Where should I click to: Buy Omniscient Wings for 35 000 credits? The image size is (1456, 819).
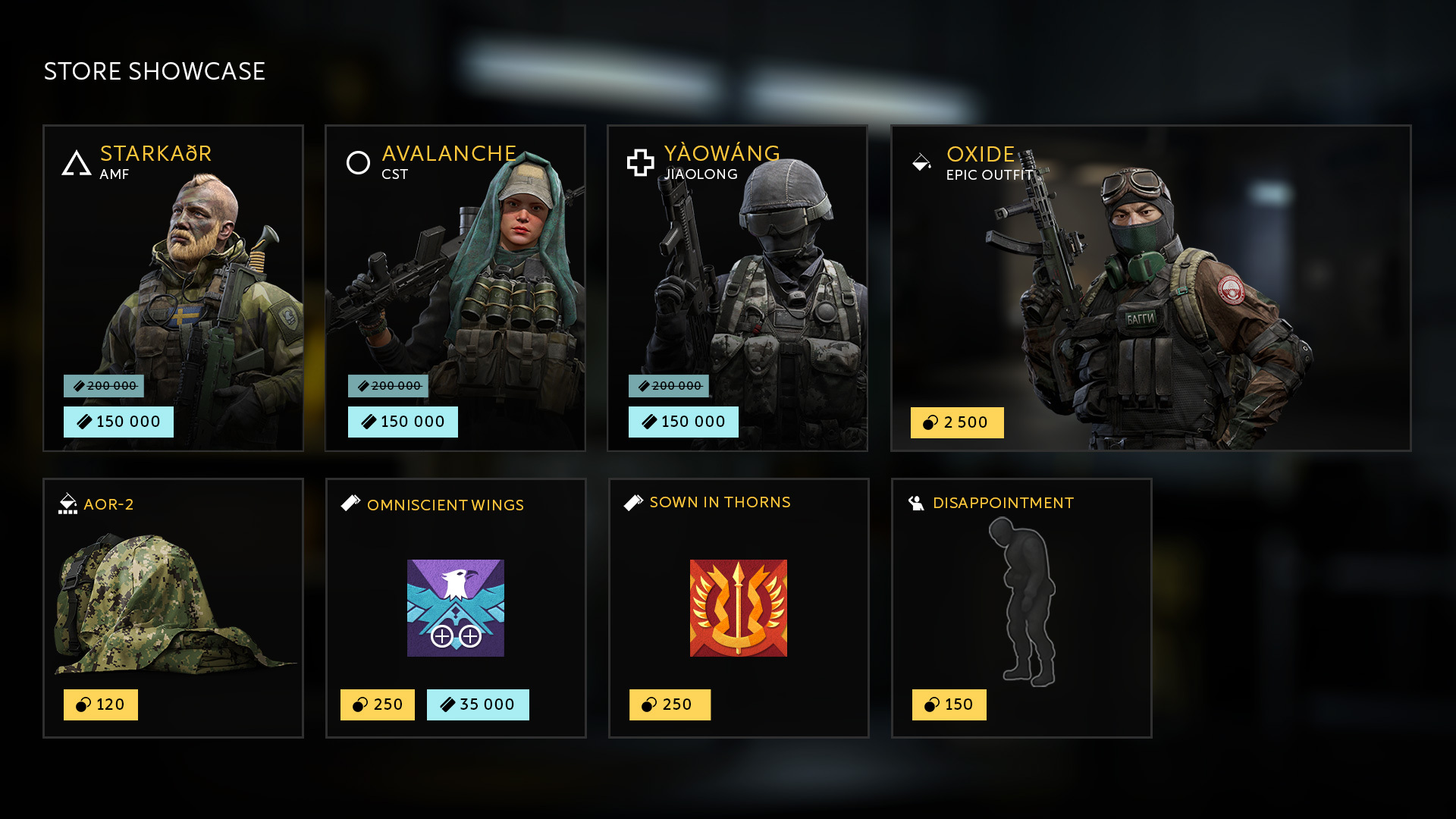click(x=478, y=705)
